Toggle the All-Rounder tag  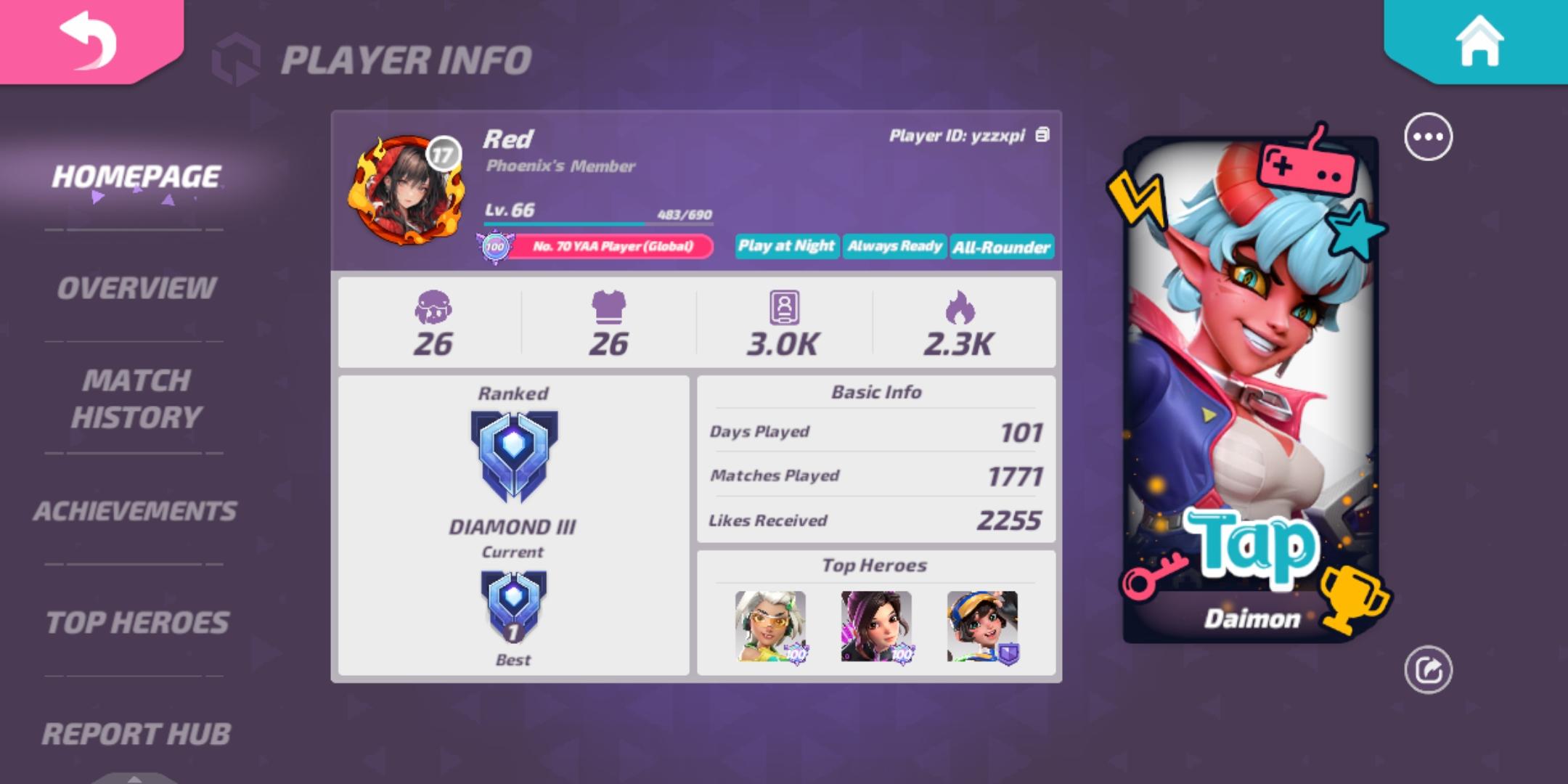[x=1001, y=247]
